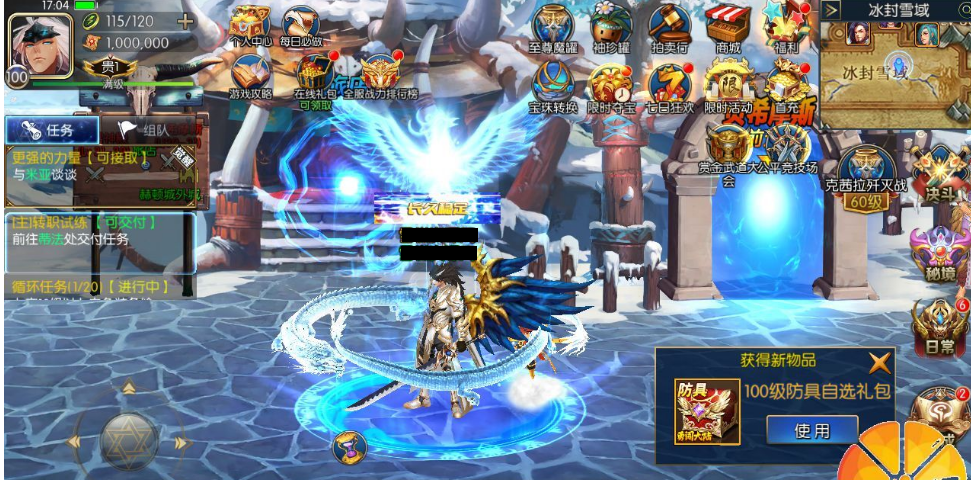Open the 拍卖行 auction house
The image size is (971, 480).
click(669, 24)
